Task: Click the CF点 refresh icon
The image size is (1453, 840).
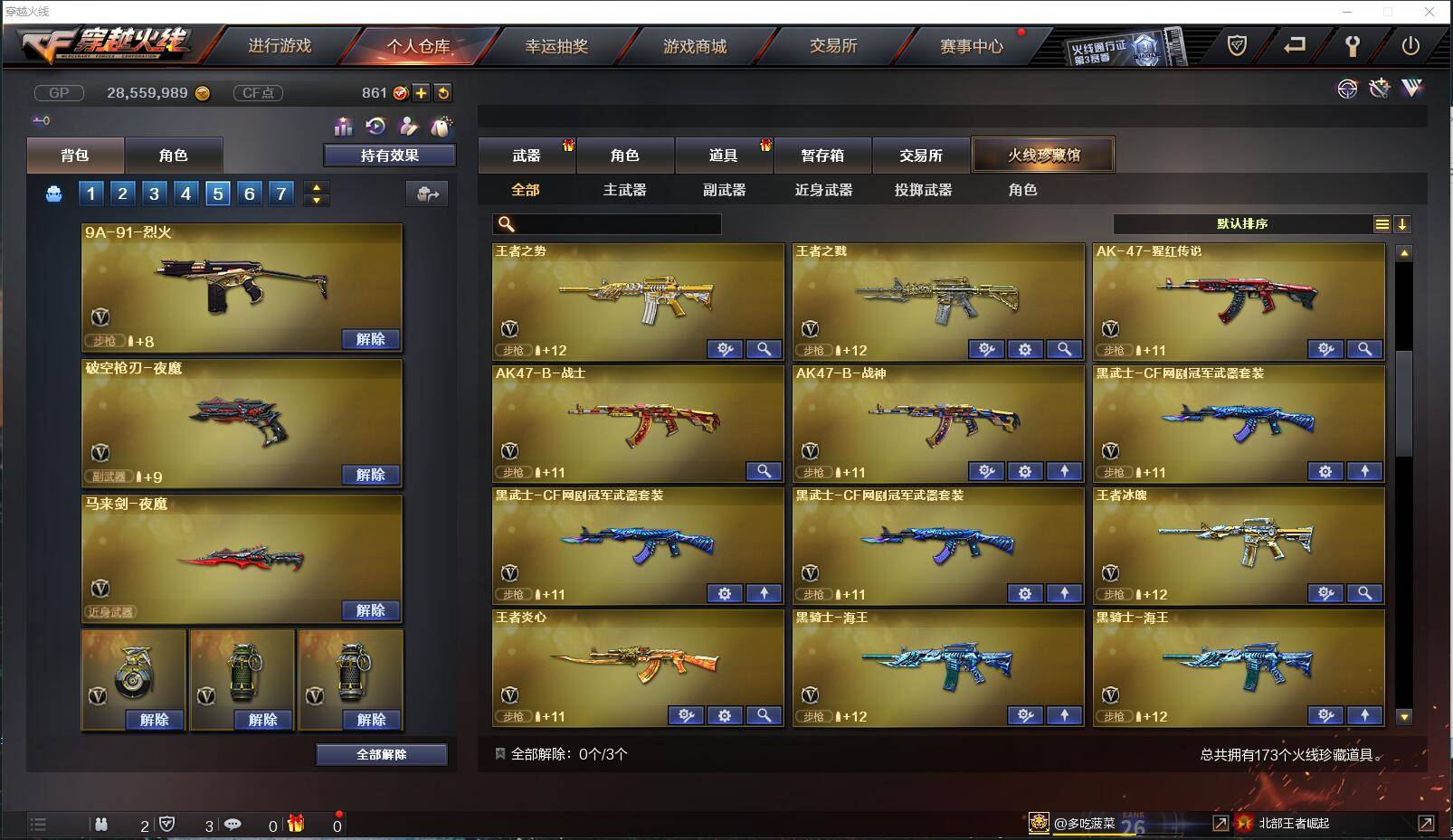Action: [x=444, y=92]
